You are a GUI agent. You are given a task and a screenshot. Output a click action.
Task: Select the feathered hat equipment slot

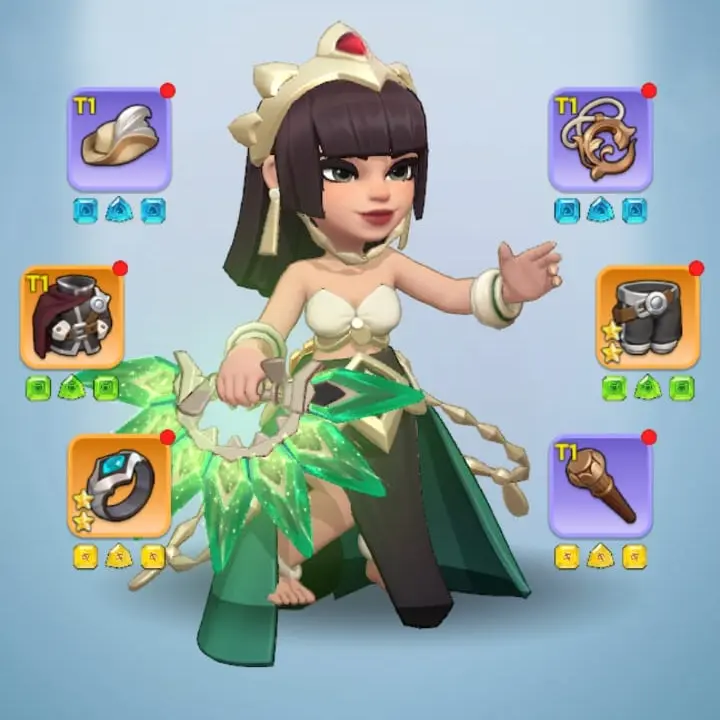119,139
